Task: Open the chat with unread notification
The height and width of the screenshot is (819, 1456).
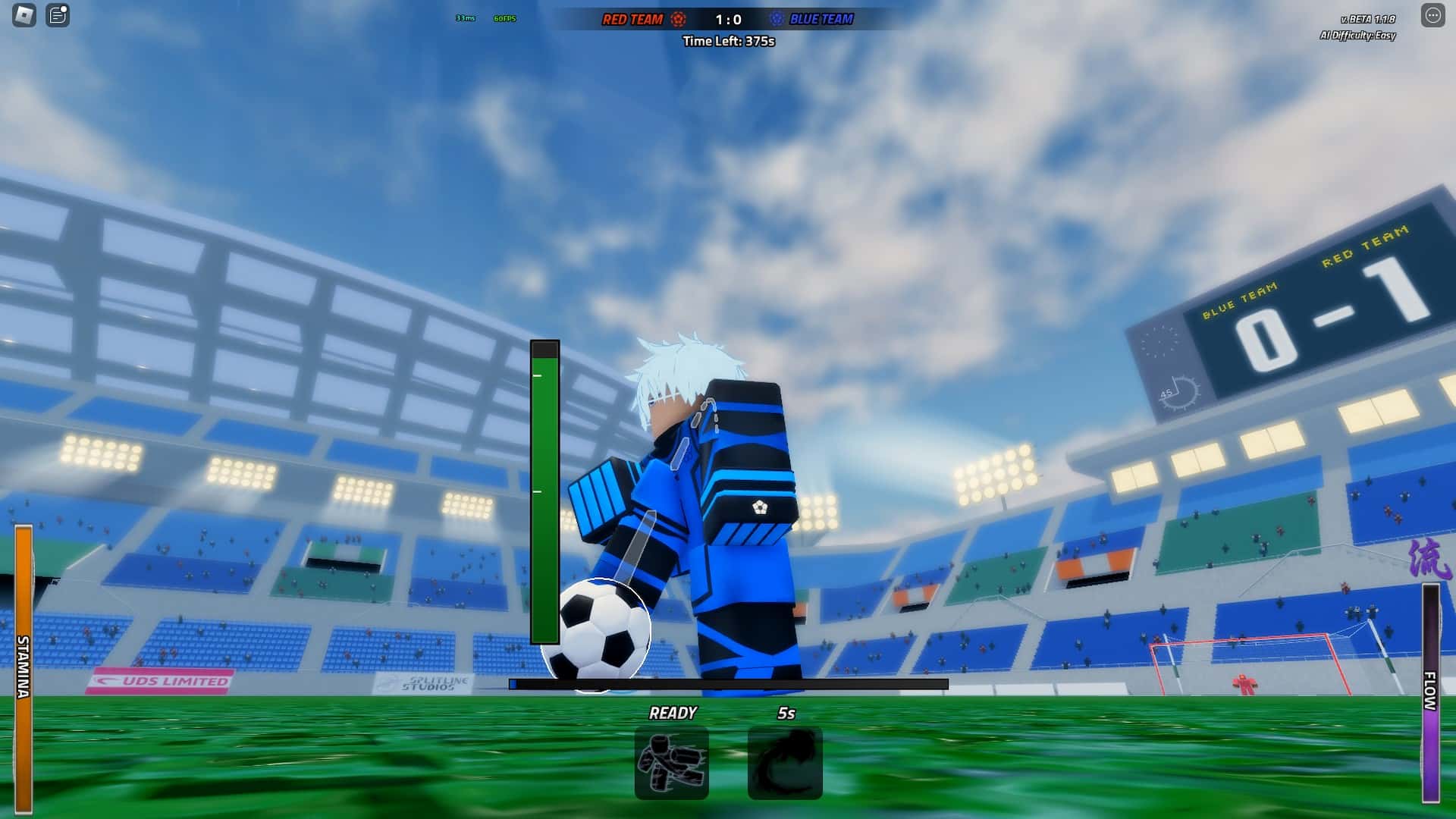Action: point(53,15)
